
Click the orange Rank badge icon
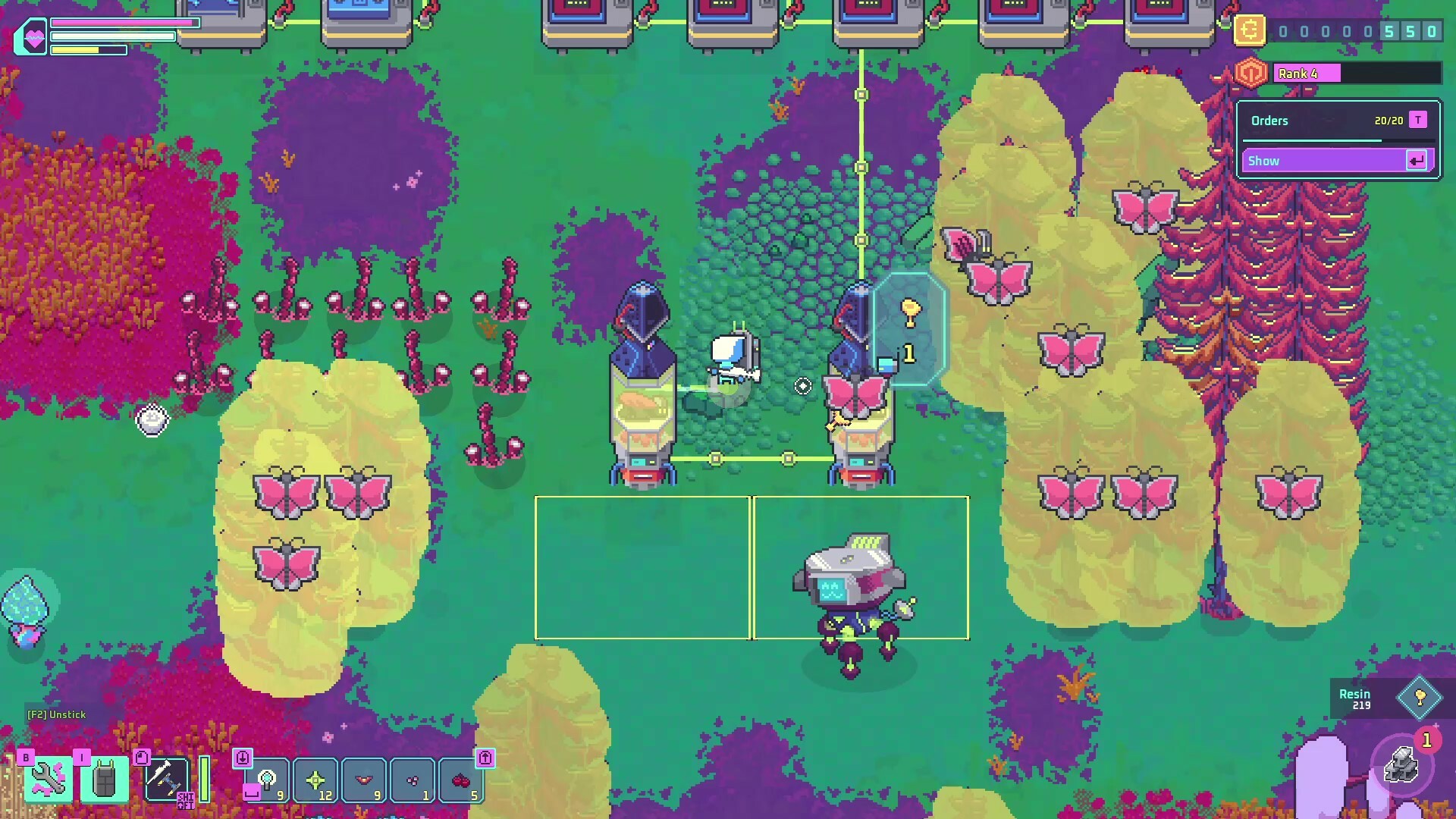point(1250,74)
